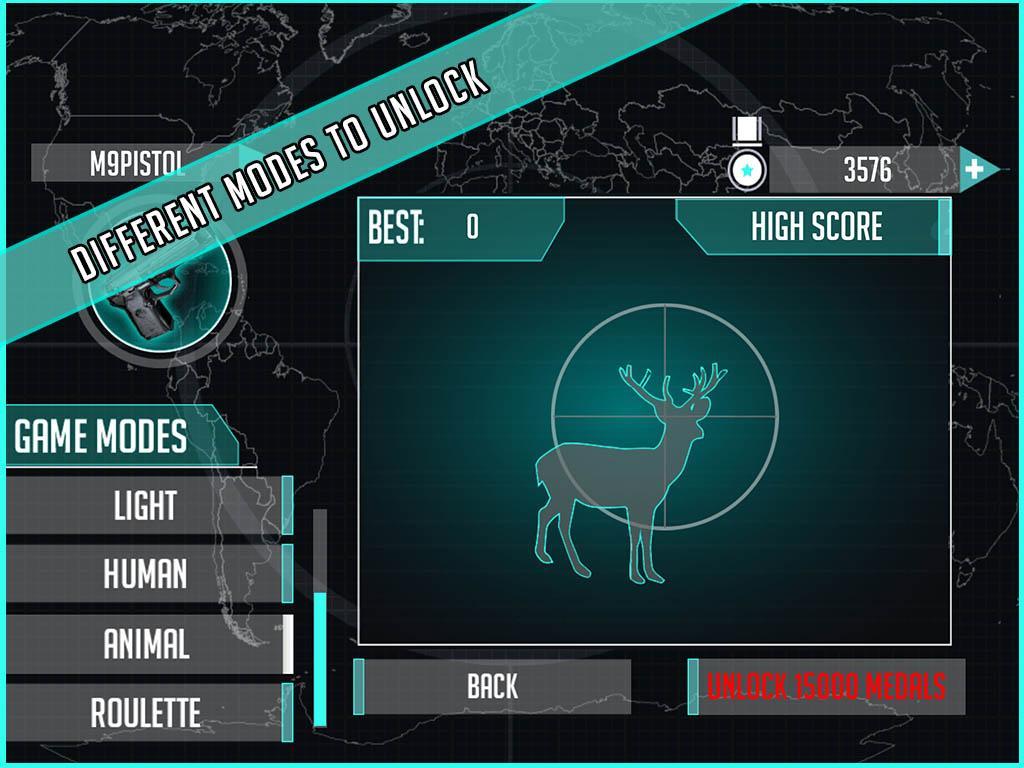Select the Light game mode
The image size is (1024, 768).
pos(147,505)
